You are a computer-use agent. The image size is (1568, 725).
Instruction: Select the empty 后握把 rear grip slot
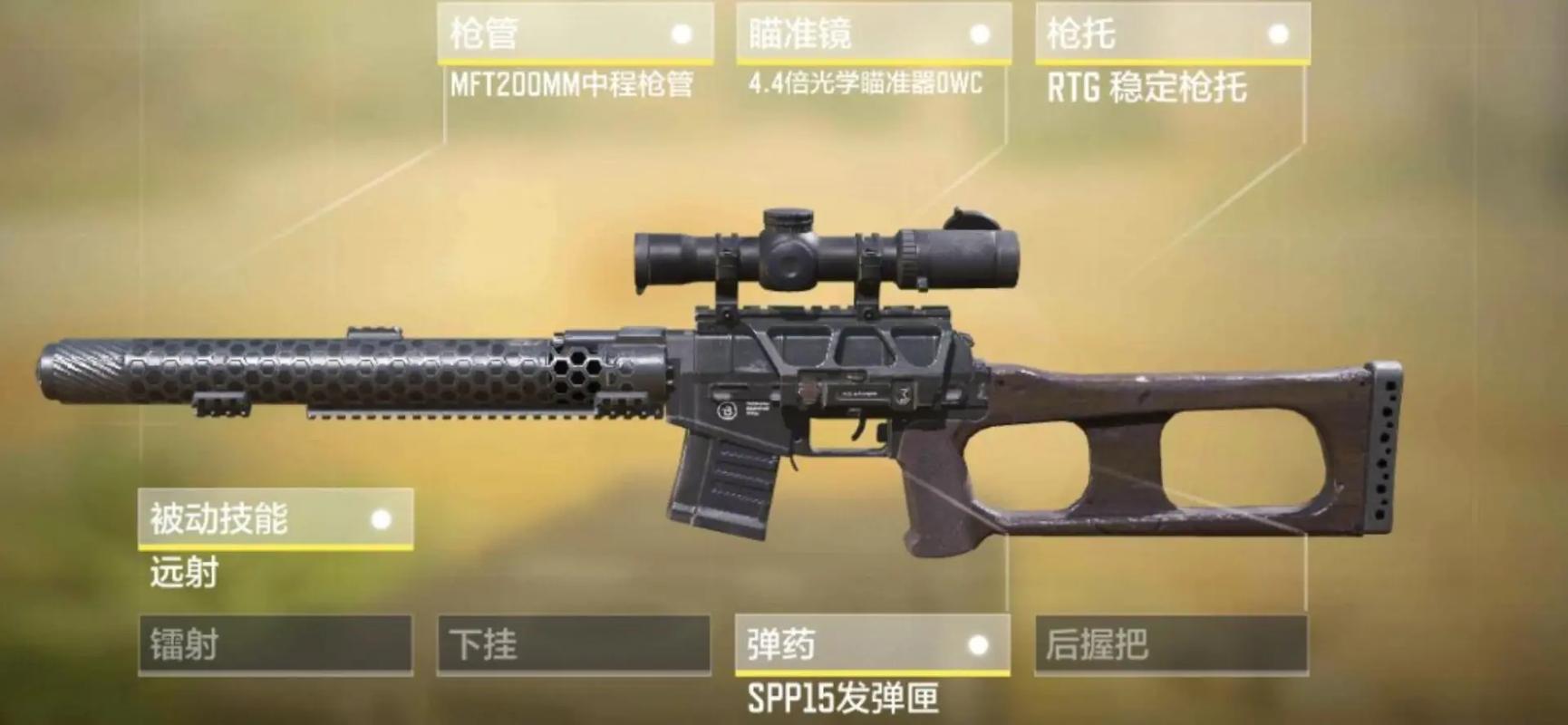[1174, 643]
